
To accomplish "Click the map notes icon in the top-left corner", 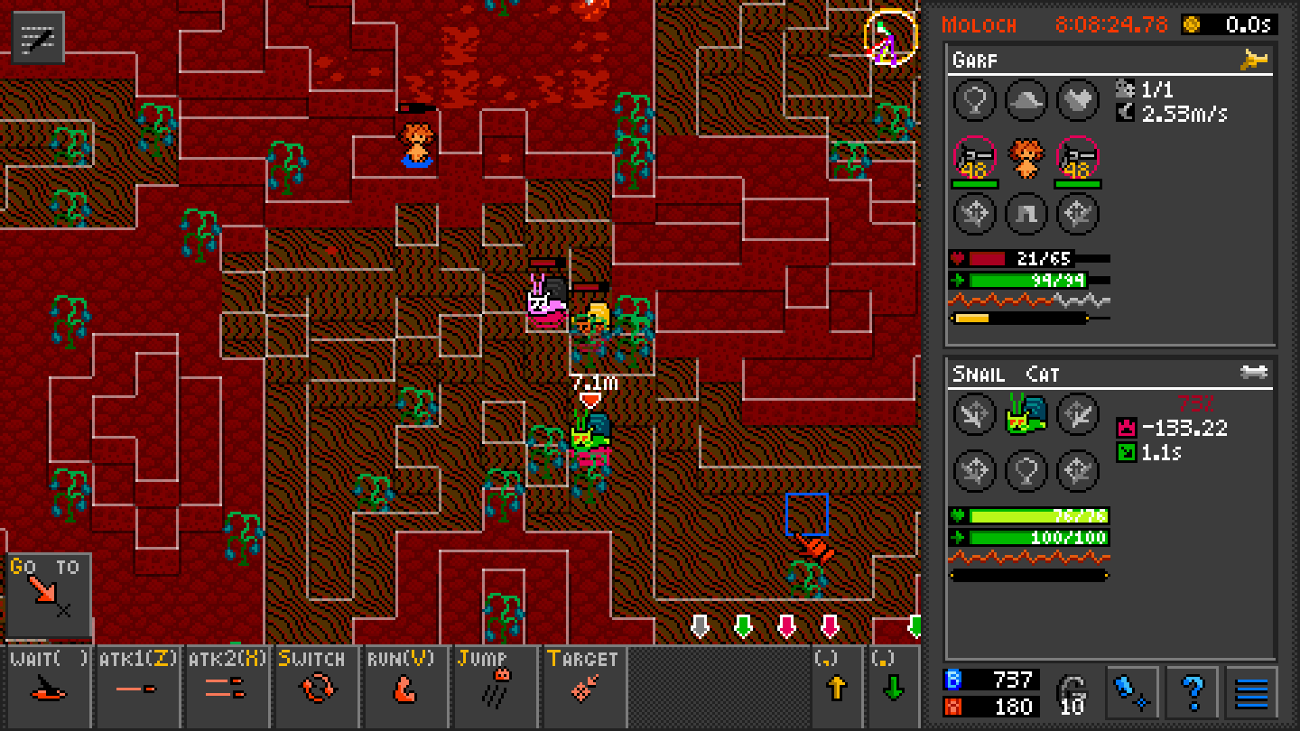I will [38, 38].
